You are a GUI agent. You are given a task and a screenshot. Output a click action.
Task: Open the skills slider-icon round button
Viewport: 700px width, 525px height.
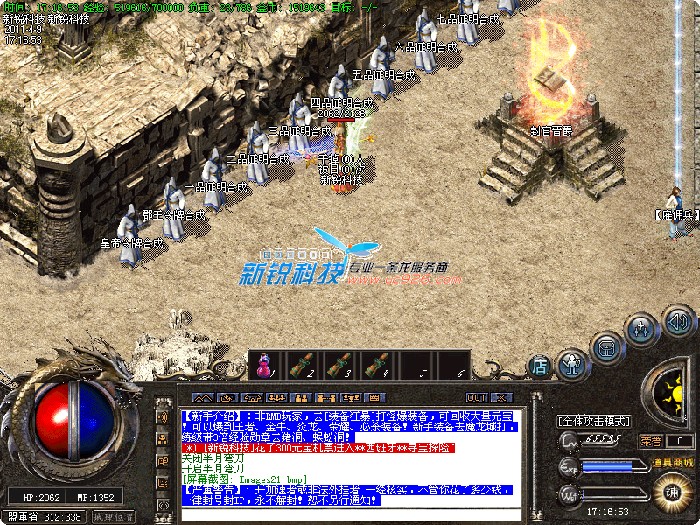pyautogui.click(x=641, y=330)
